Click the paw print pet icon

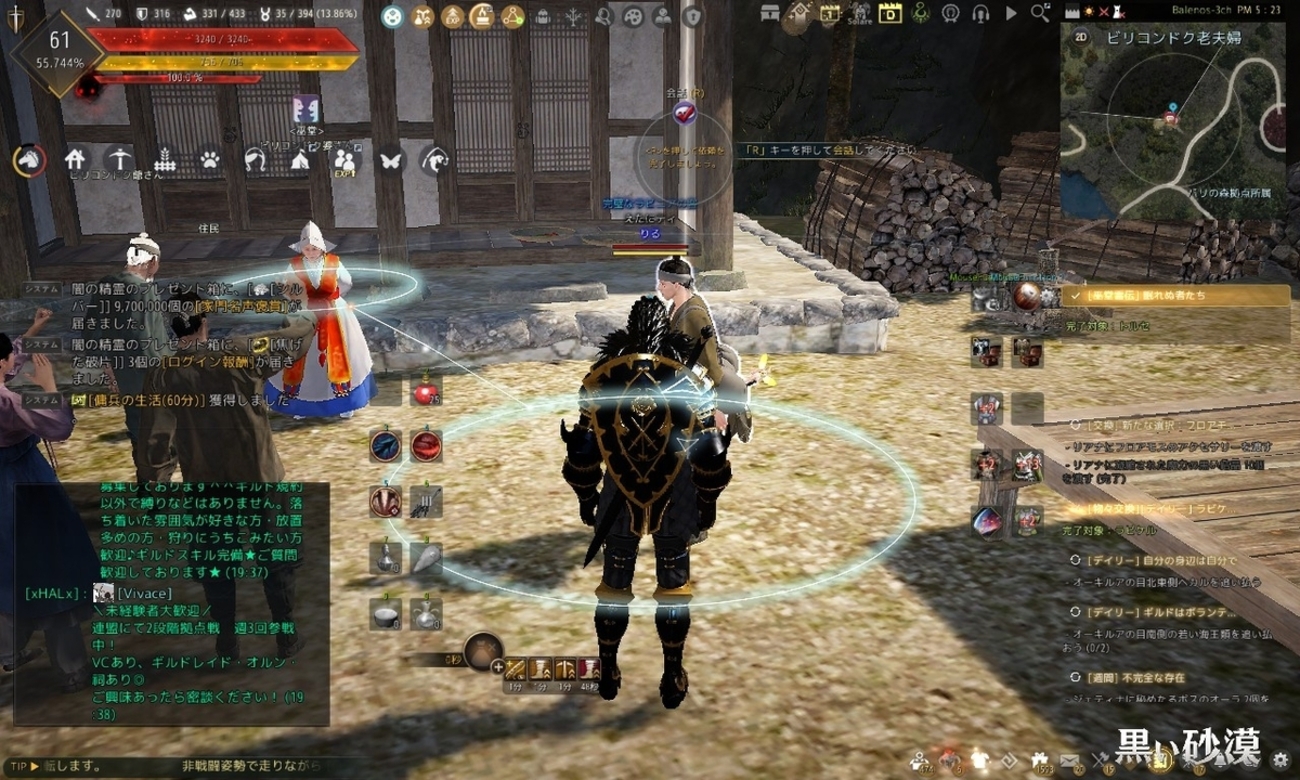pyautogui.click(x=209, y=159)
